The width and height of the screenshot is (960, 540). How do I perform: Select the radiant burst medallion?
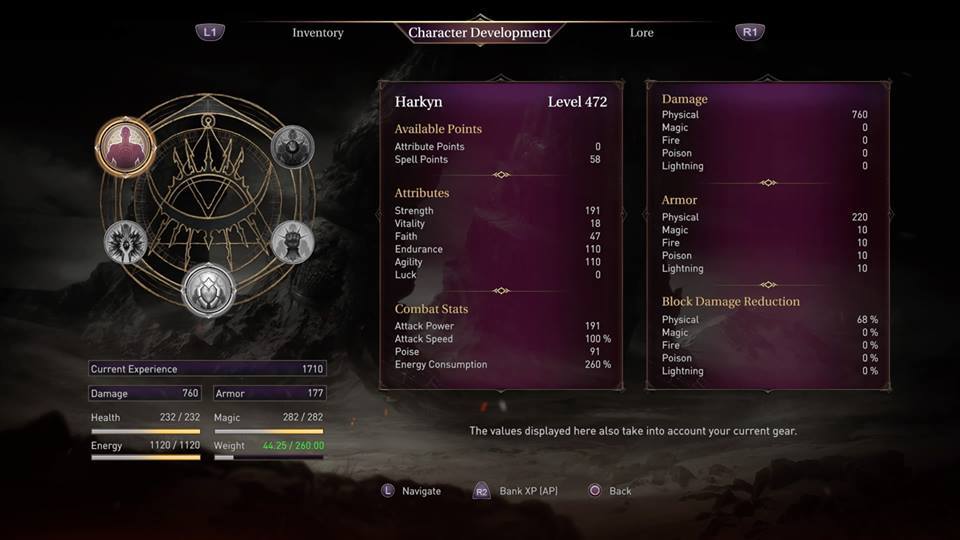(126, 241)
